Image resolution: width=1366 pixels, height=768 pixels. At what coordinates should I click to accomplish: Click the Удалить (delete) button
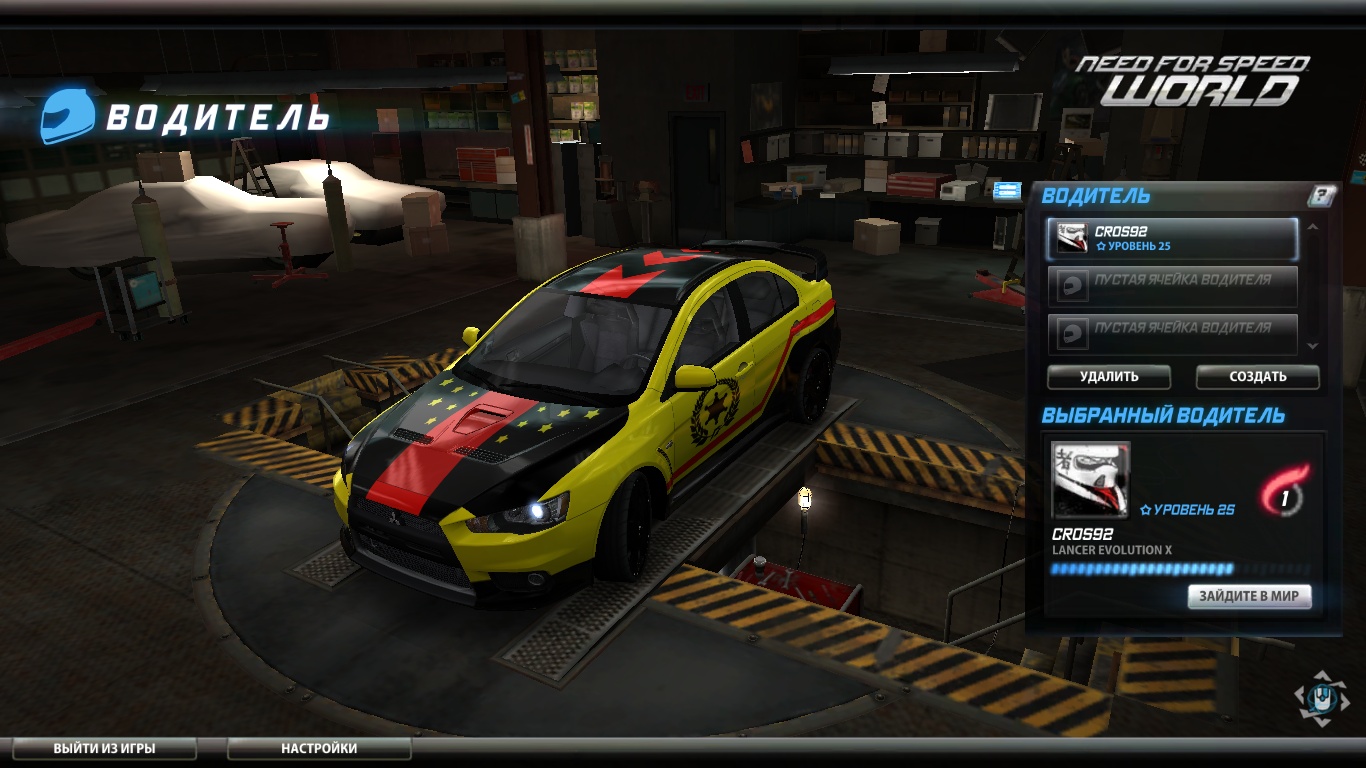tap(1108, 377)
